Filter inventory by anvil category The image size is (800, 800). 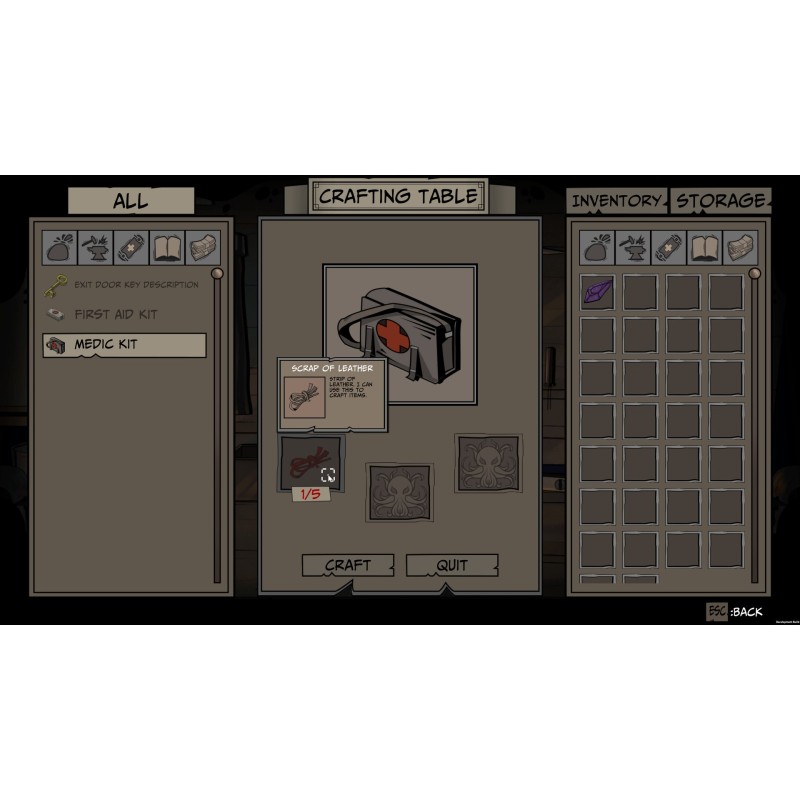tap(634, 247)
